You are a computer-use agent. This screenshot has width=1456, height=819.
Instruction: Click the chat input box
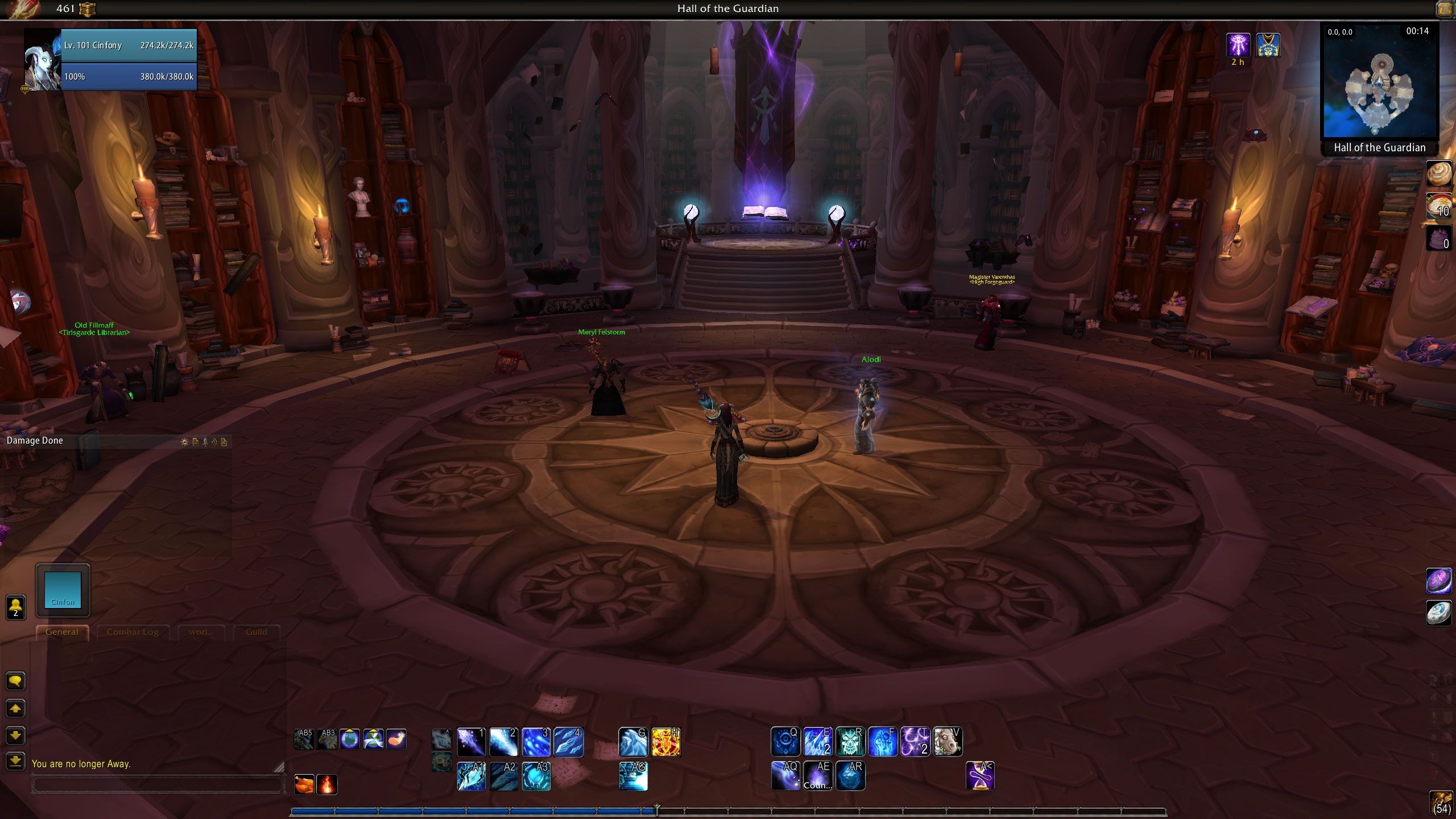click(157, 785)
